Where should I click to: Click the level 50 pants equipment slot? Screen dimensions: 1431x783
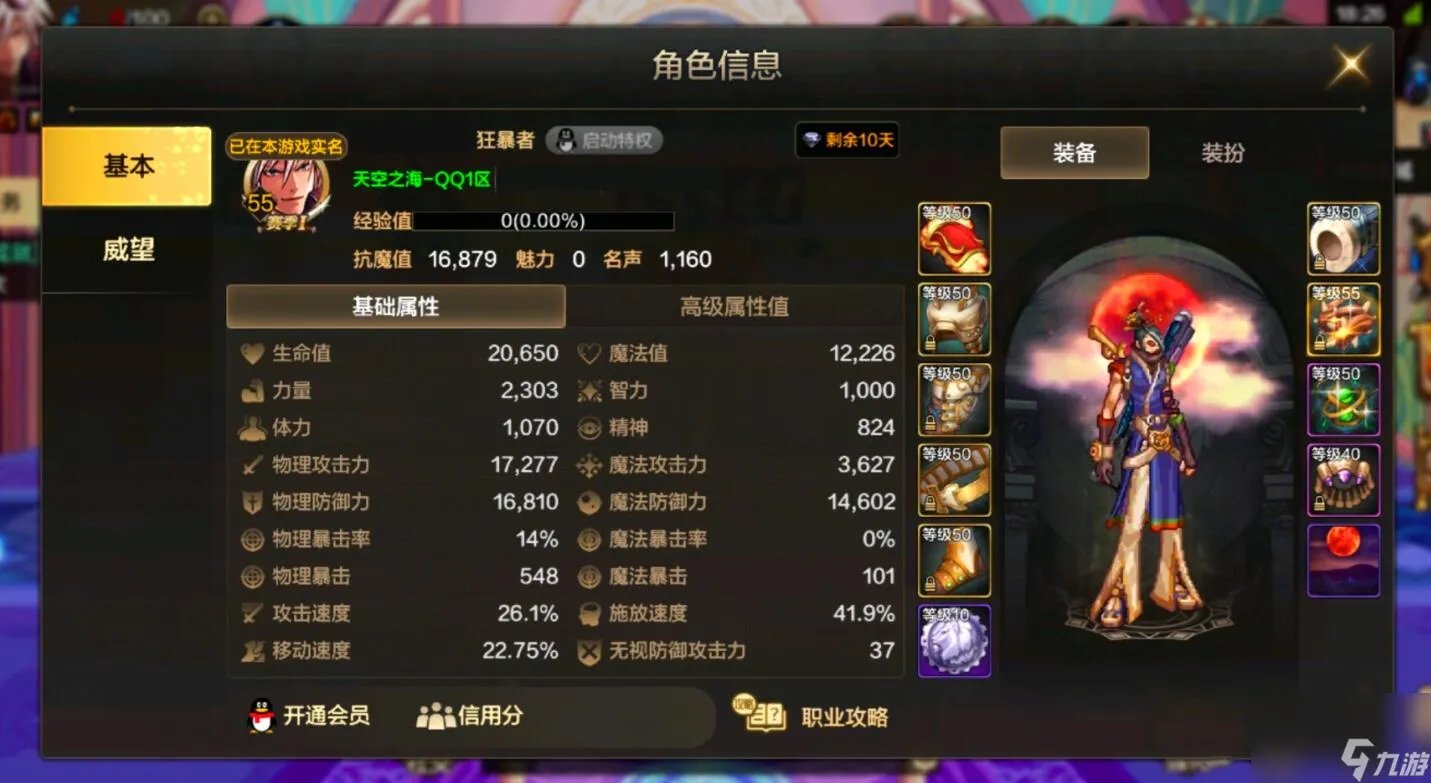point(954,398)
